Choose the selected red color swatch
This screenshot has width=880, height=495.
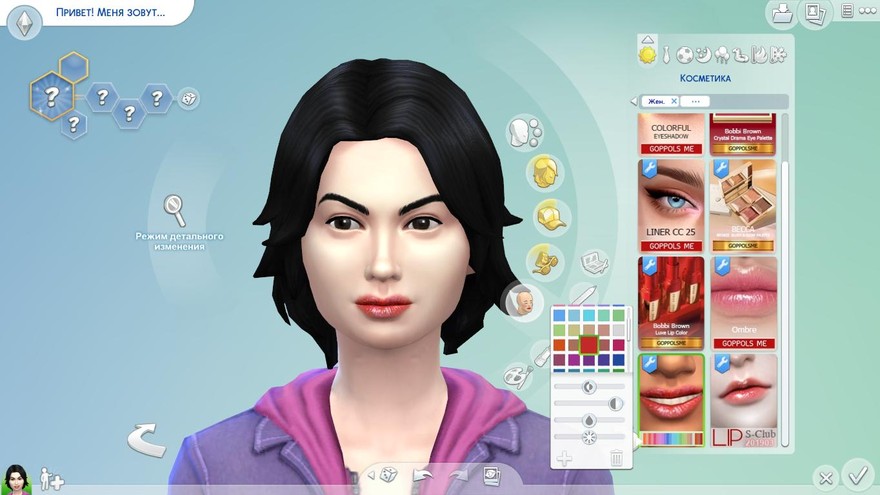589,345
